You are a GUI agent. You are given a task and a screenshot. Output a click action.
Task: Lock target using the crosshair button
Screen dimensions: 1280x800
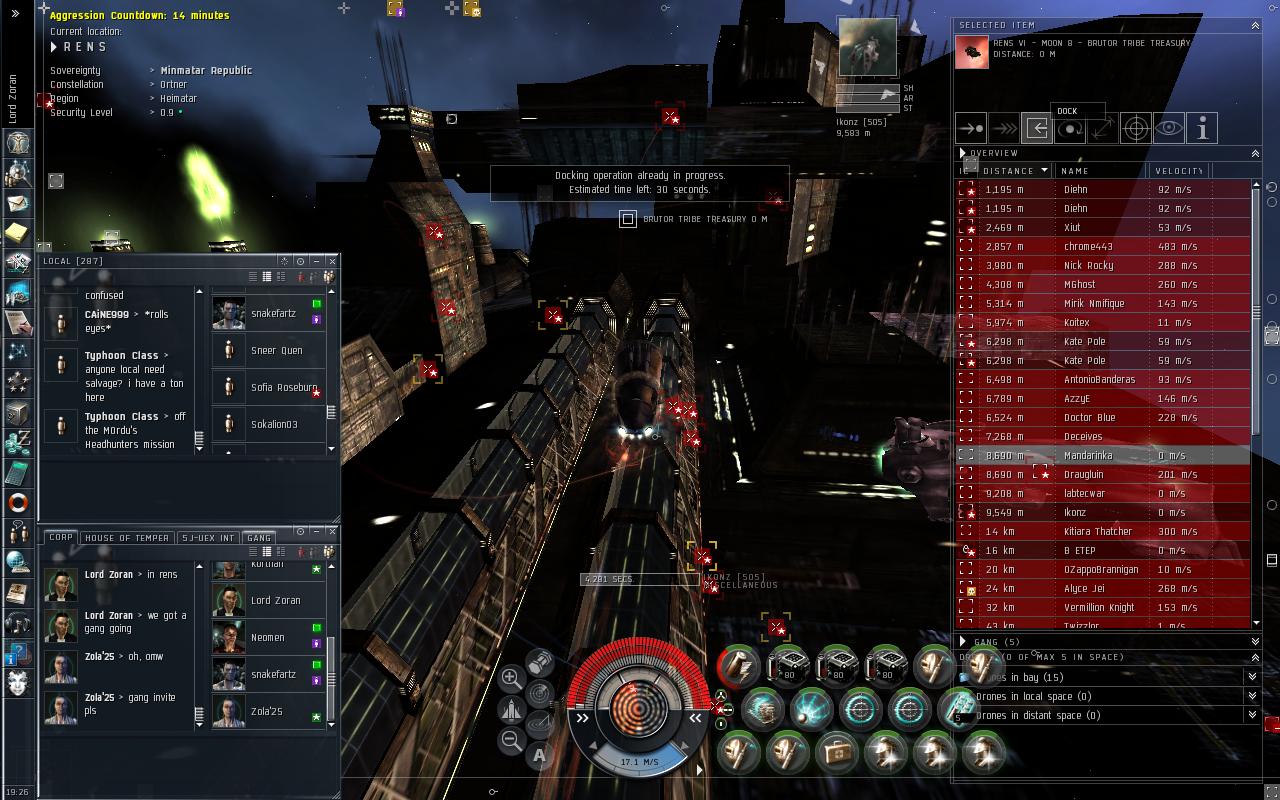(x=1135, y=129)
